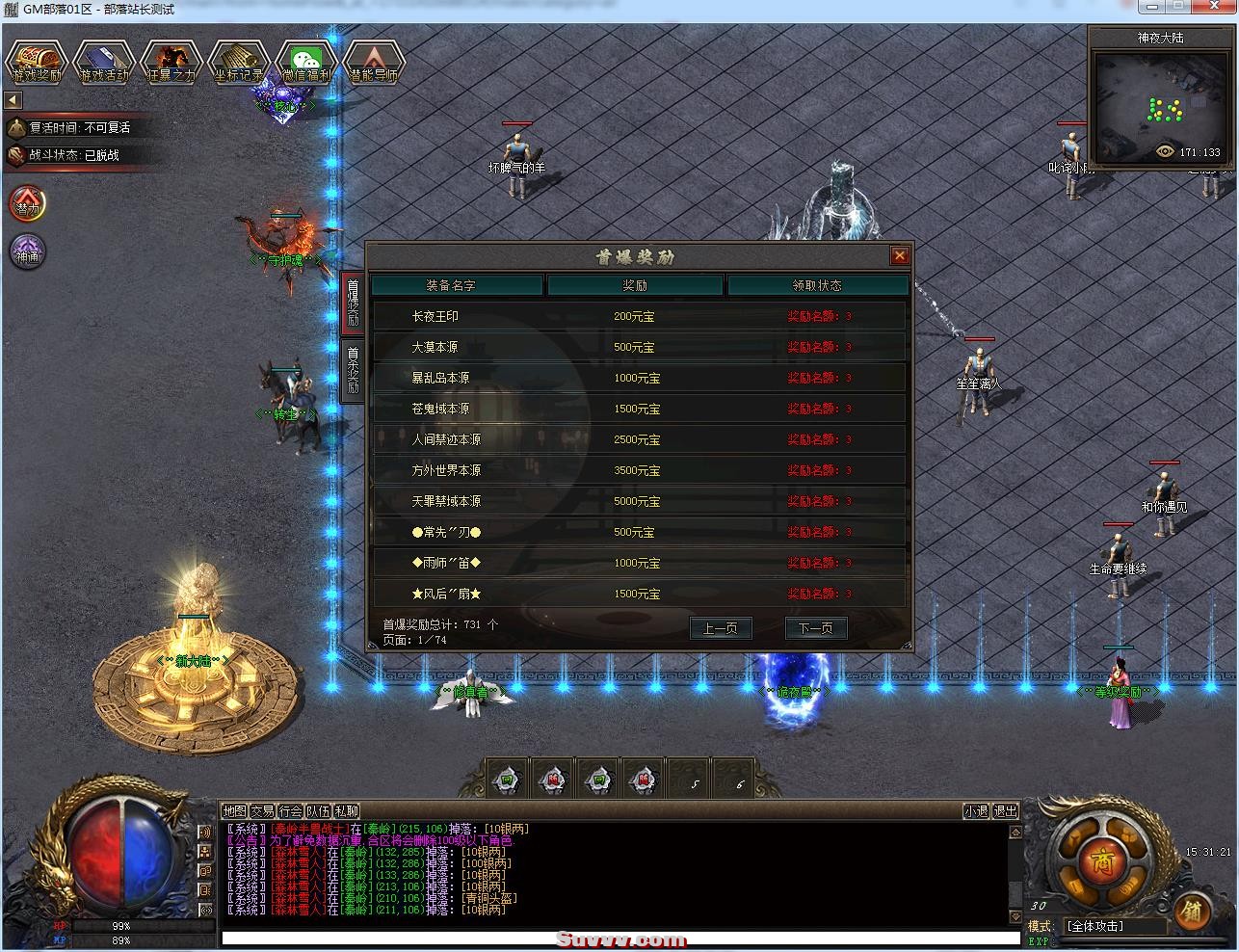1239x952 pixels.
Task: Click the round 潜力 button
Action: (x=28, y=204)
